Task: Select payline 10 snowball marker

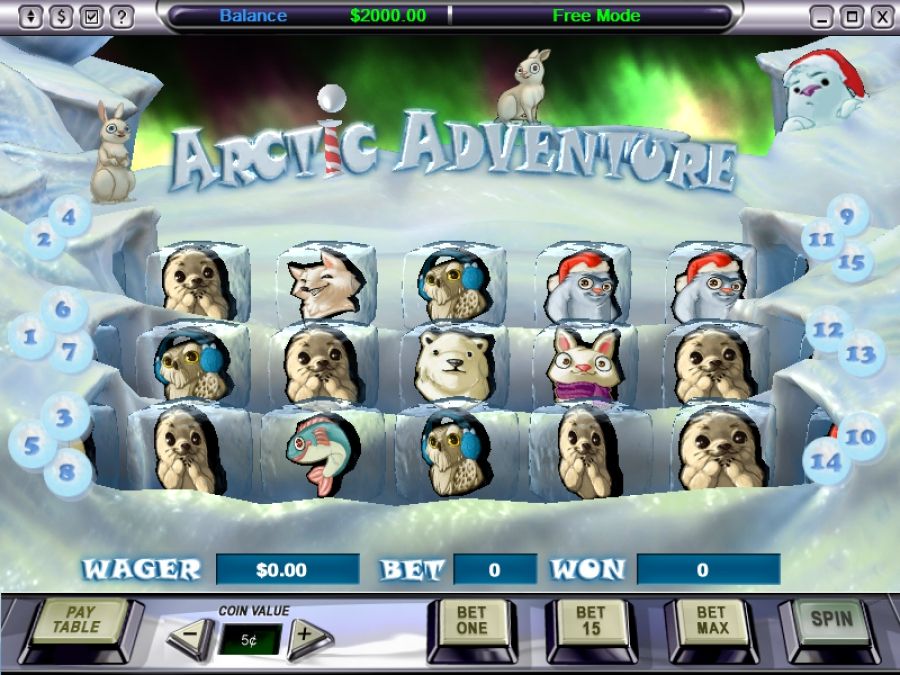Action: 860,436
